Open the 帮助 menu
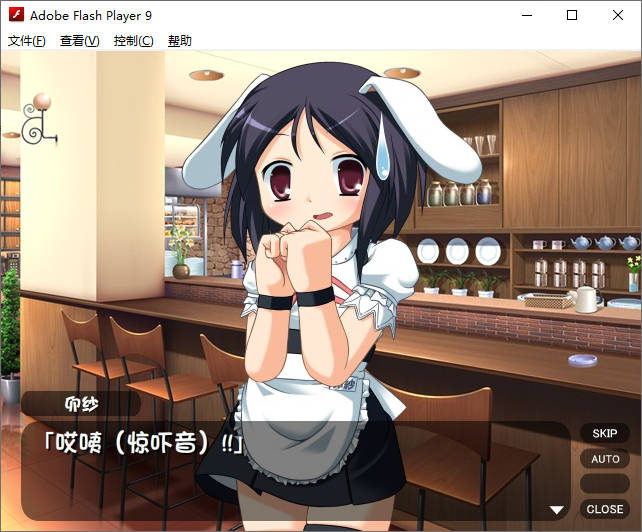This screenshot has height=532, width=642. [x=180, y=41]
